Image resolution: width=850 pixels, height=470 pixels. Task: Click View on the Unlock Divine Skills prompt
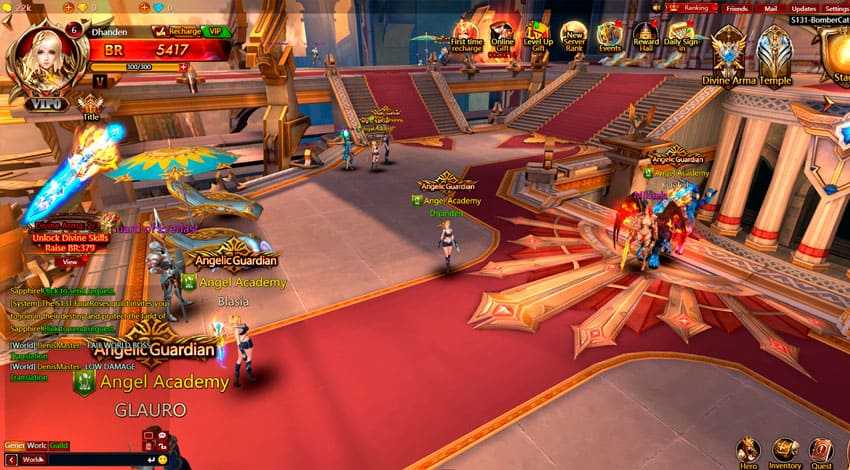(x=69, y=261)
